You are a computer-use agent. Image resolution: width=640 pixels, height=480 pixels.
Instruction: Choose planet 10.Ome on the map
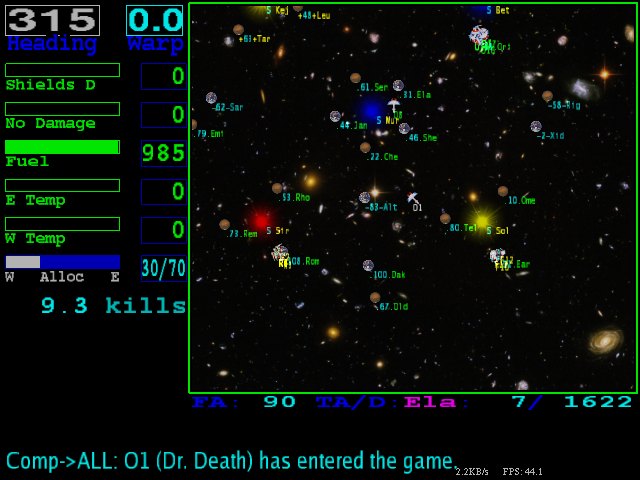pyautogui.click(x=503, y=191)
